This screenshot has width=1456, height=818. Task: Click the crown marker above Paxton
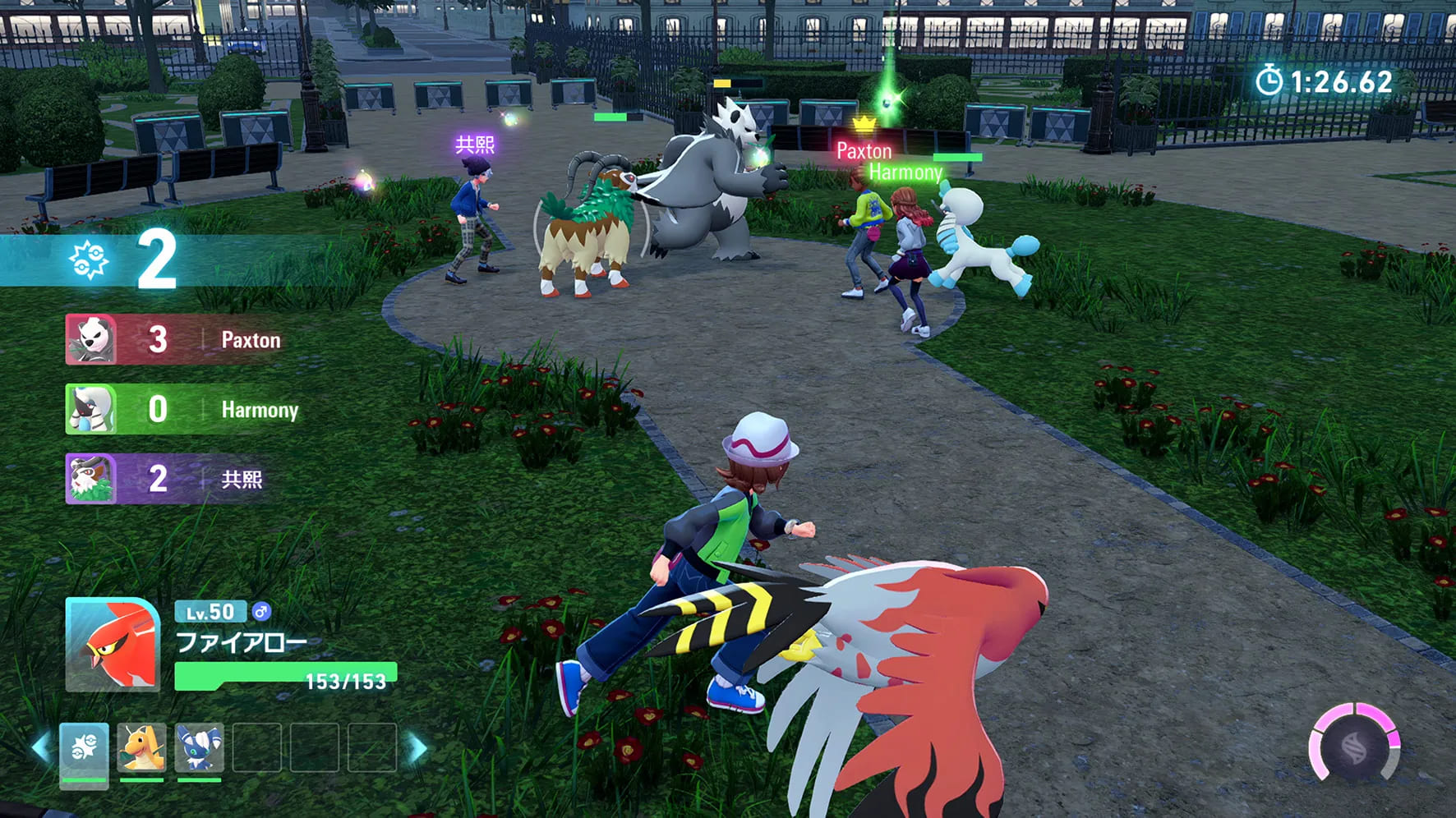click(x=864, y=125)
